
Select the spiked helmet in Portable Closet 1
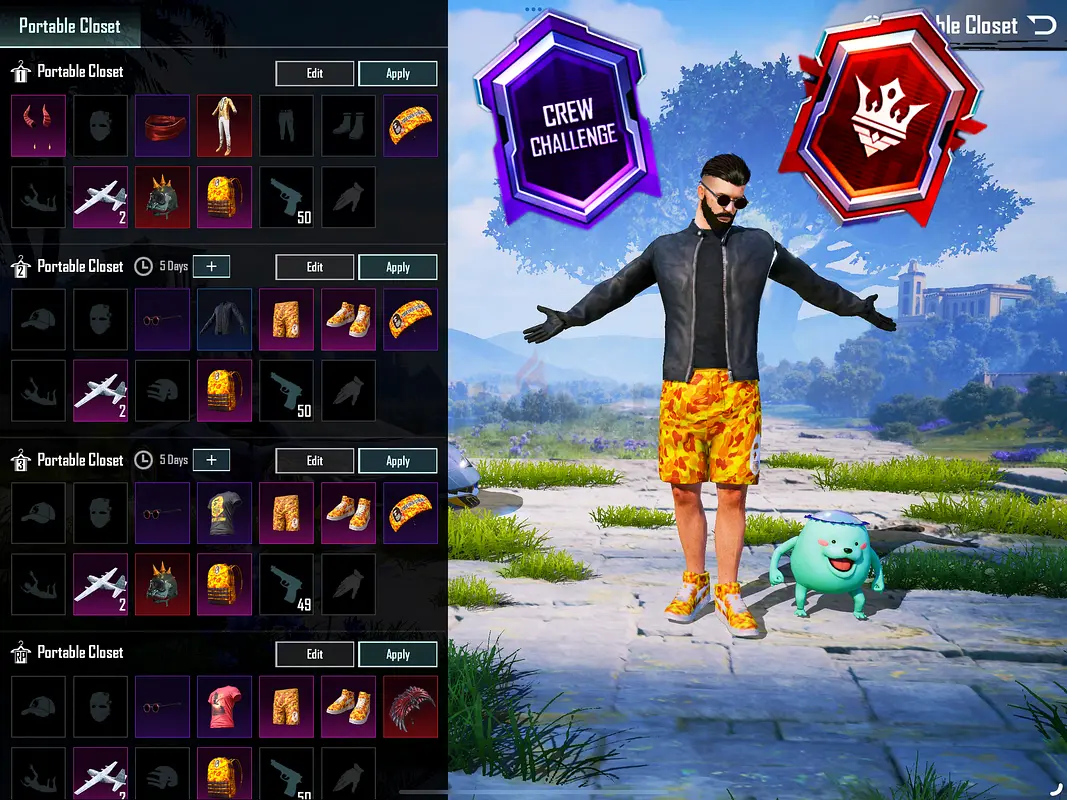[162, 195]
